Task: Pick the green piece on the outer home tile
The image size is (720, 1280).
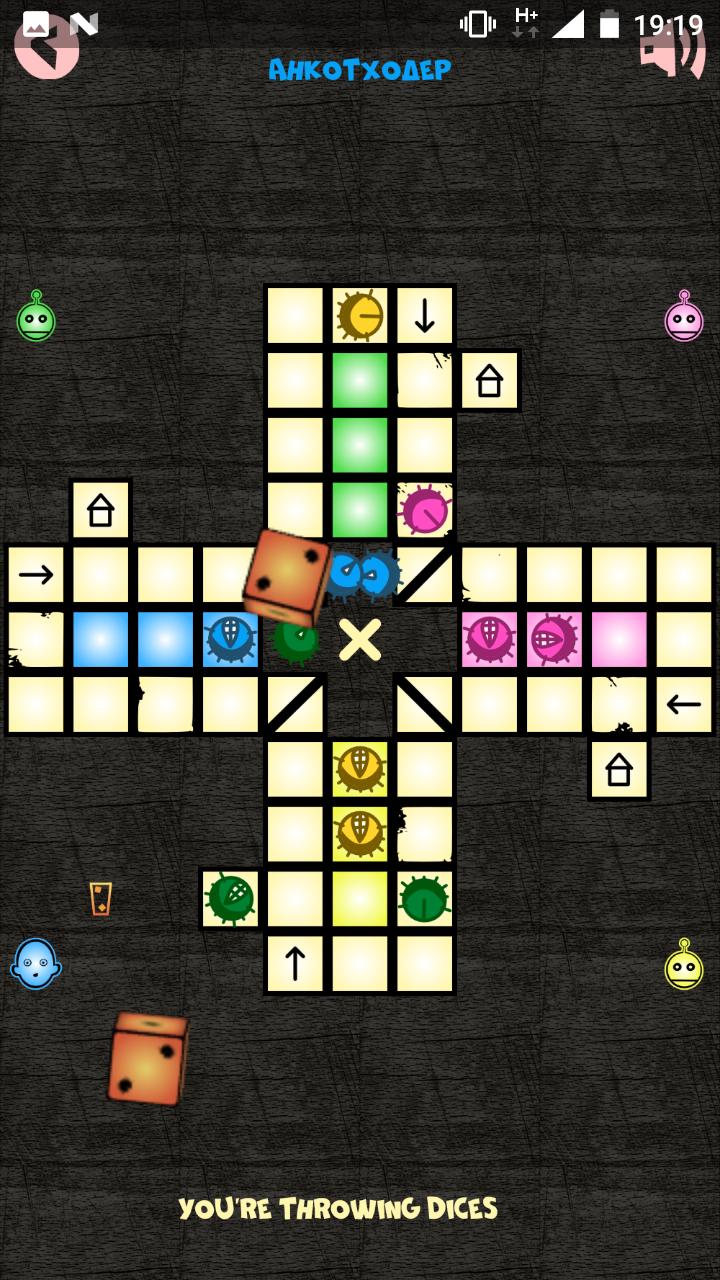Action: 231,898
